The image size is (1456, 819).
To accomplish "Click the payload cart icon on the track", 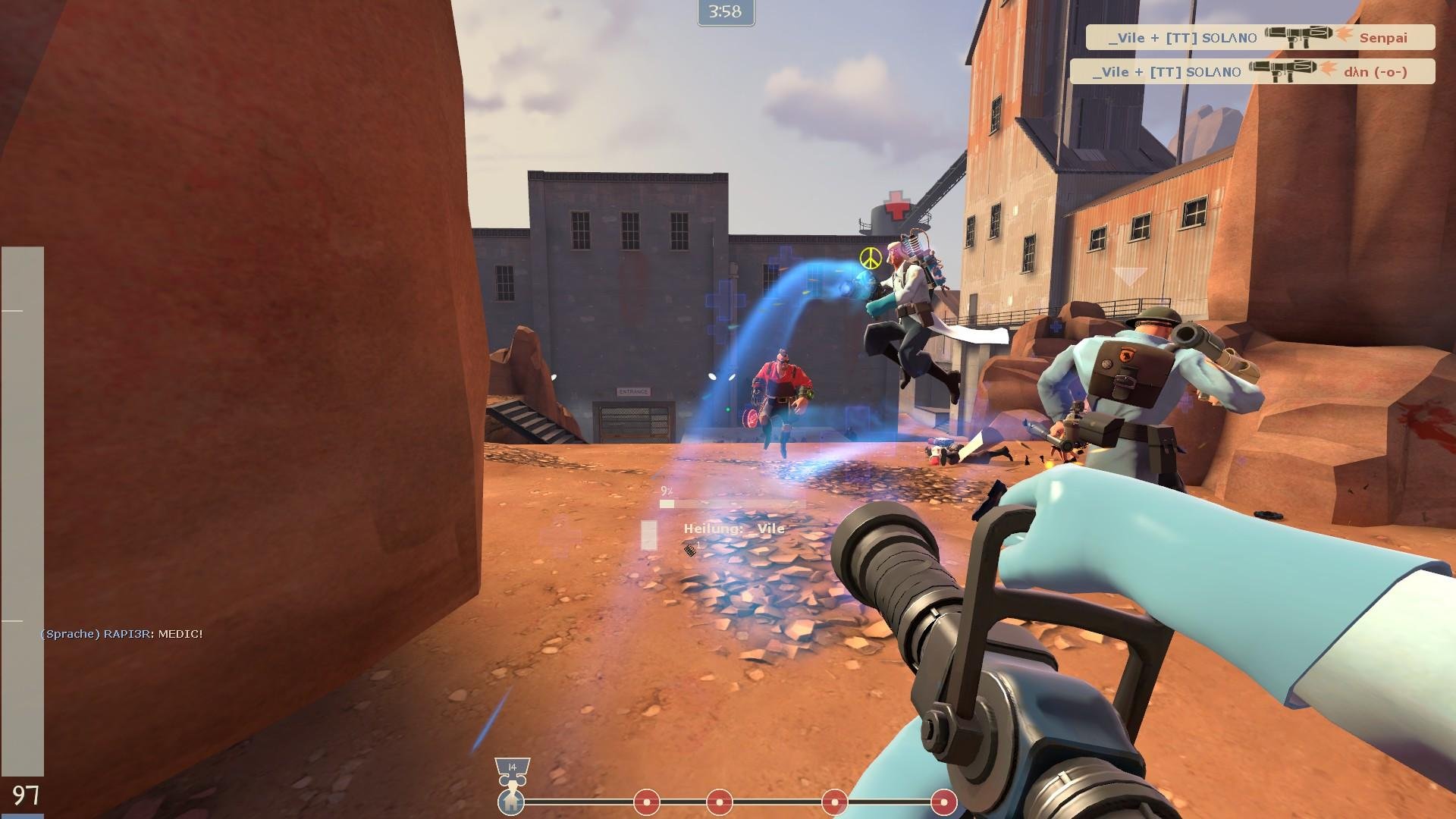I will [512, 800].
